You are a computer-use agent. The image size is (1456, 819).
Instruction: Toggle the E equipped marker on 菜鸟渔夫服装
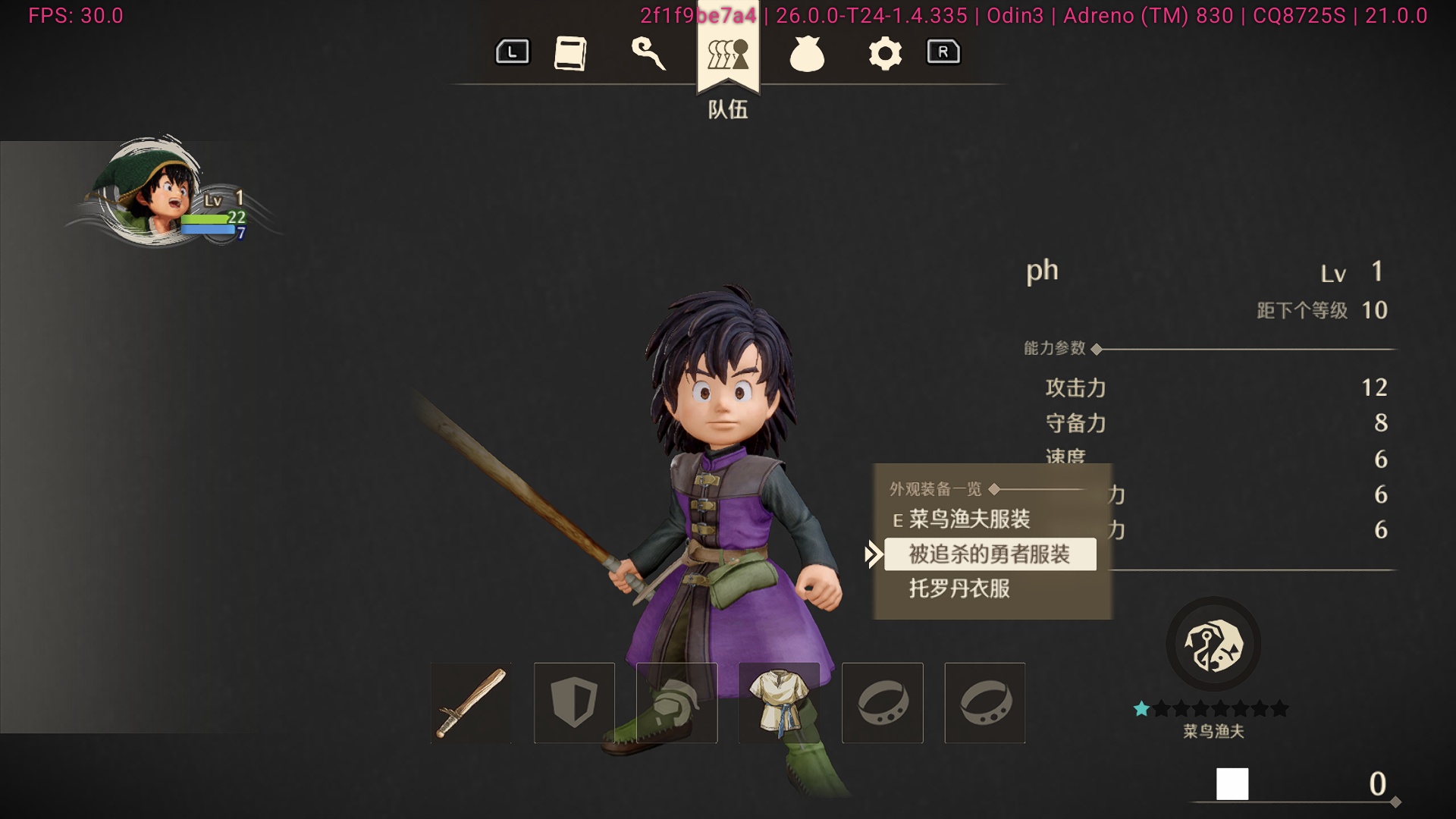tap(898, 520)
